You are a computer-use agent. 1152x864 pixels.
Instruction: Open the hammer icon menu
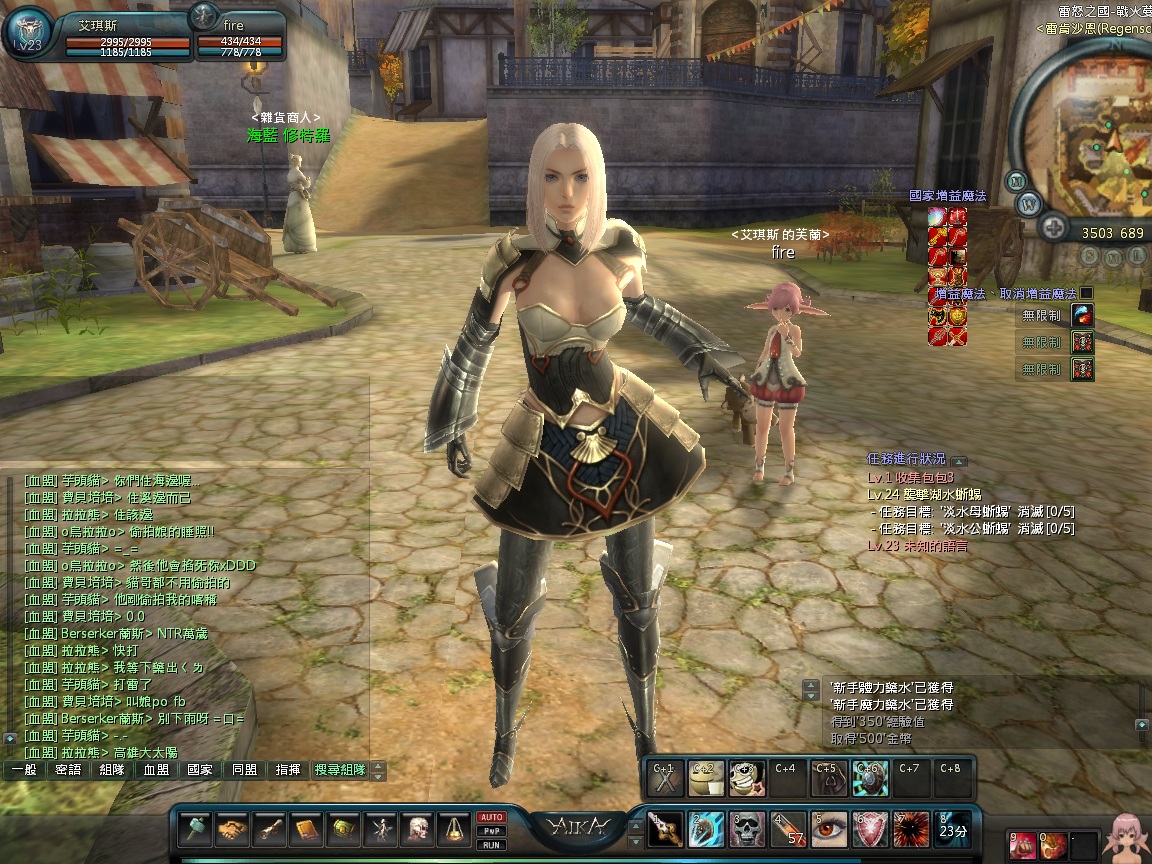point(196,829)
